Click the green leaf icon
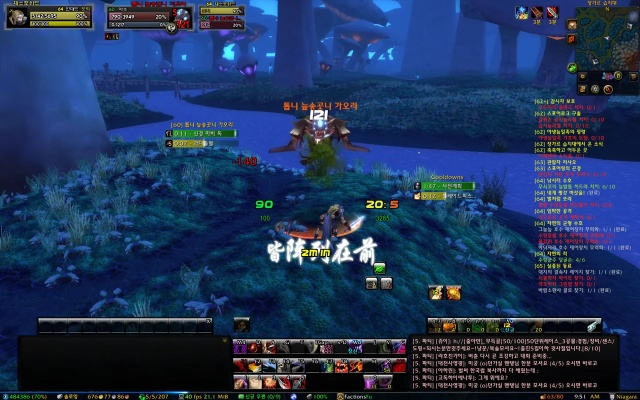The height and width of the screenshot is (400, 640). 380,267
